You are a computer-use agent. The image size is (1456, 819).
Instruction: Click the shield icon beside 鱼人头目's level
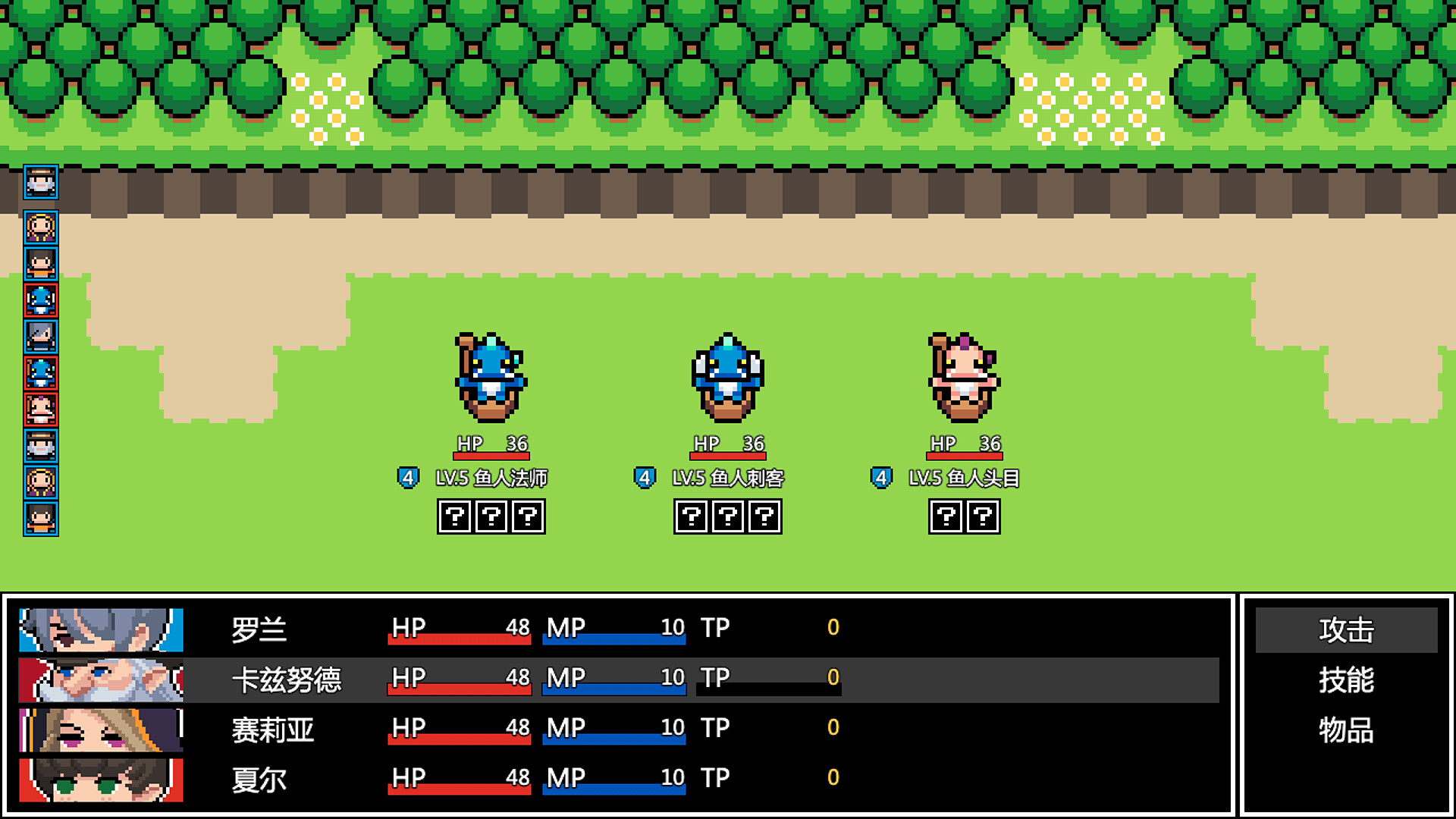880,478
